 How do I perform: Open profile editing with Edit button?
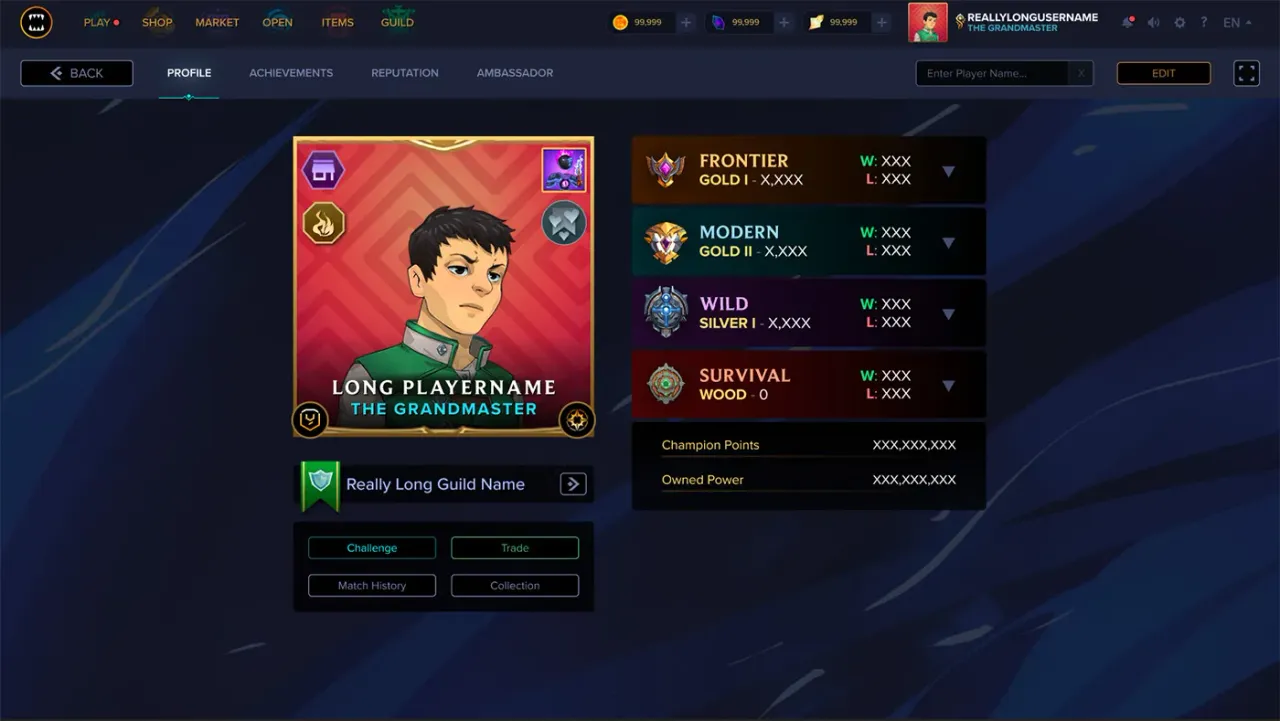point(1163,73)
